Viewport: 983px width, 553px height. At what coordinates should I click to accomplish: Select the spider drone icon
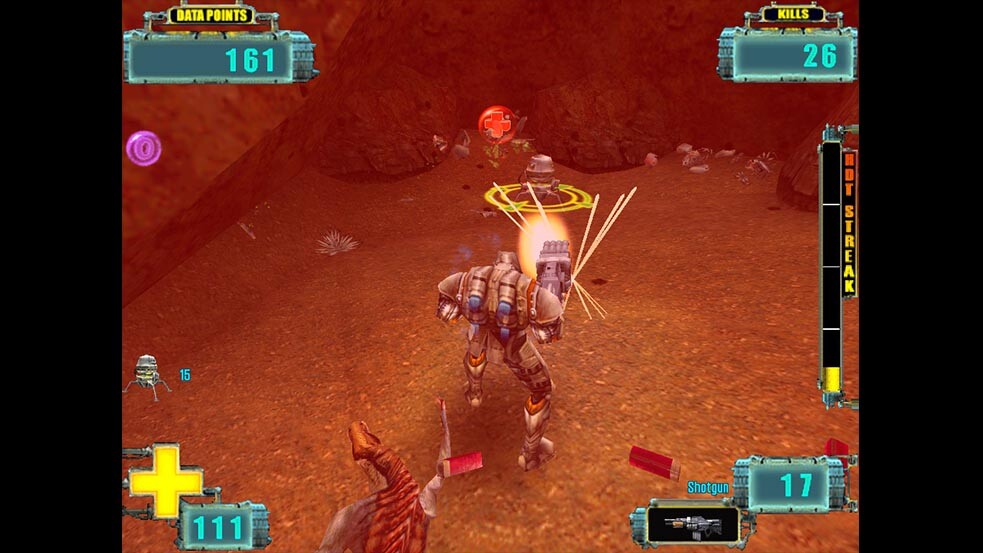(147, 375)
